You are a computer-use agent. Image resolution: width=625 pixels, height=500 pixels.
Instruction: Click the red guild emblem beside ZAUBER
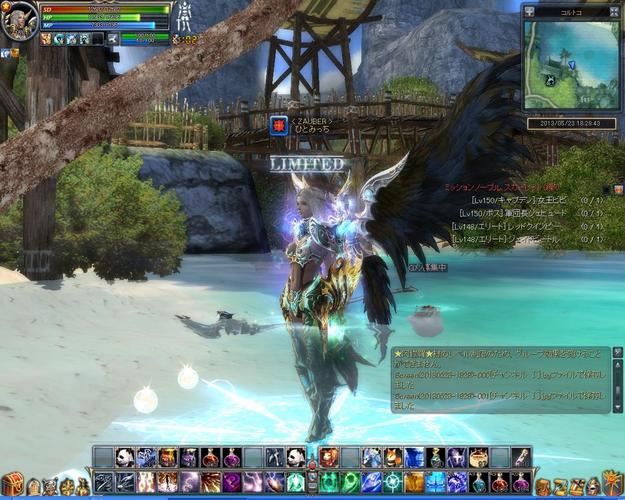click(x=278, y=127)
